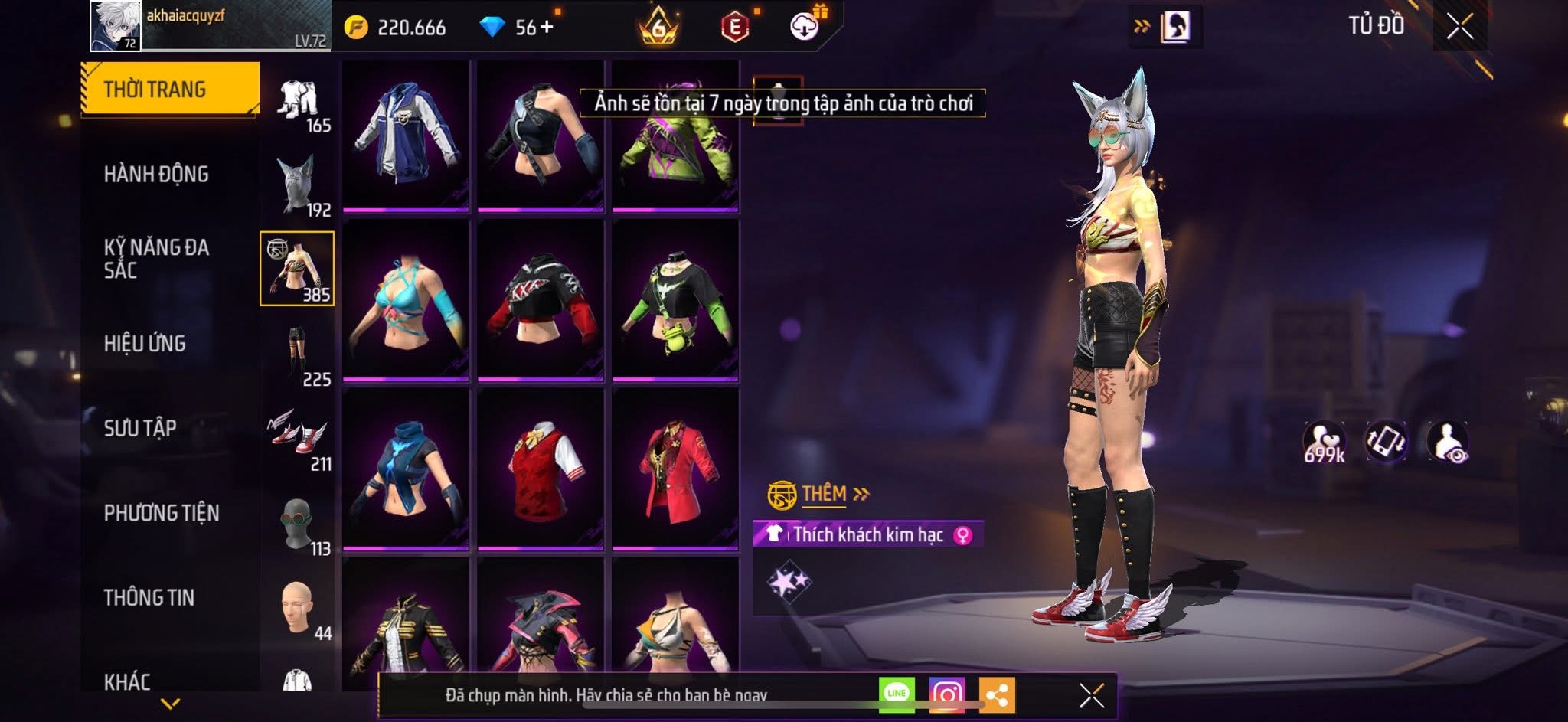Screen dimensions: 1568x722
Task: Open the Thời Trang tab
Action: (169, 90)
